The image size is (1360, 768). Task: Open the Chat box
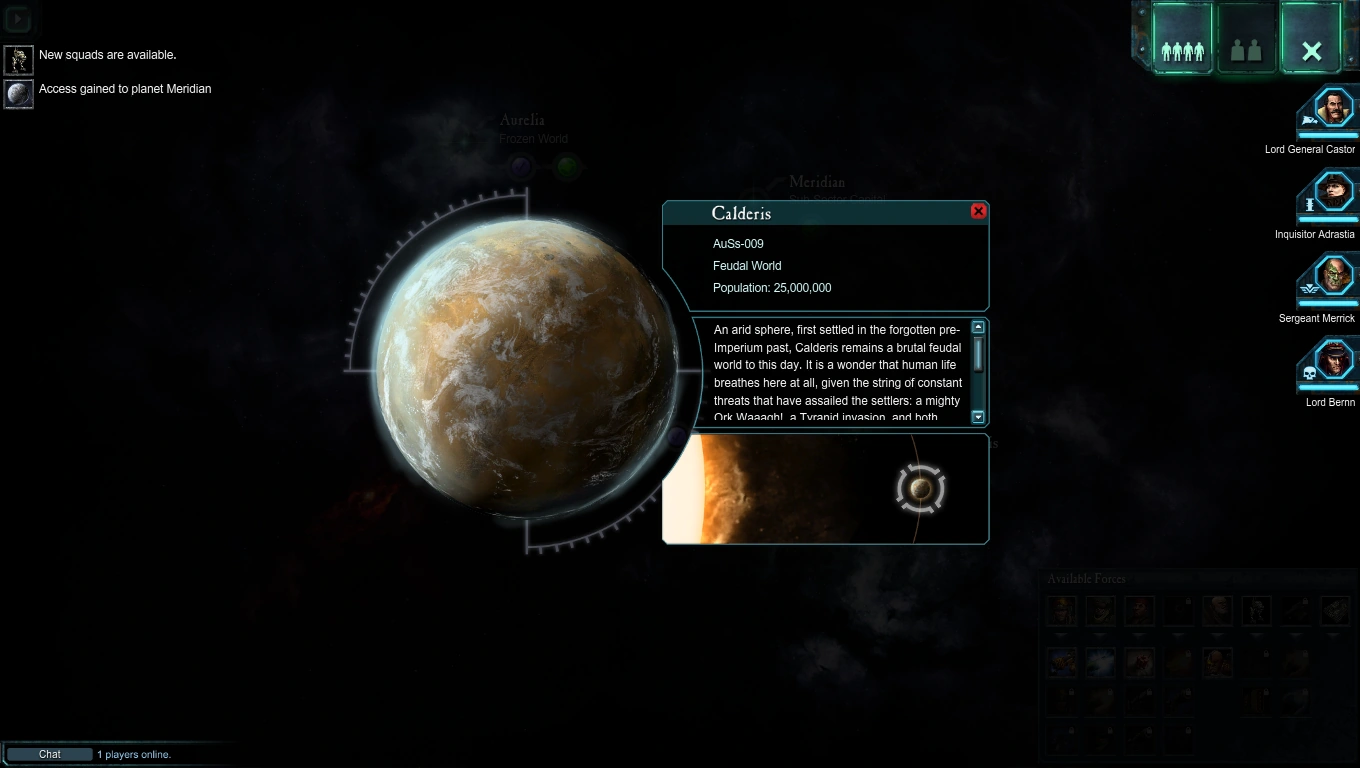tap(50, 754)
